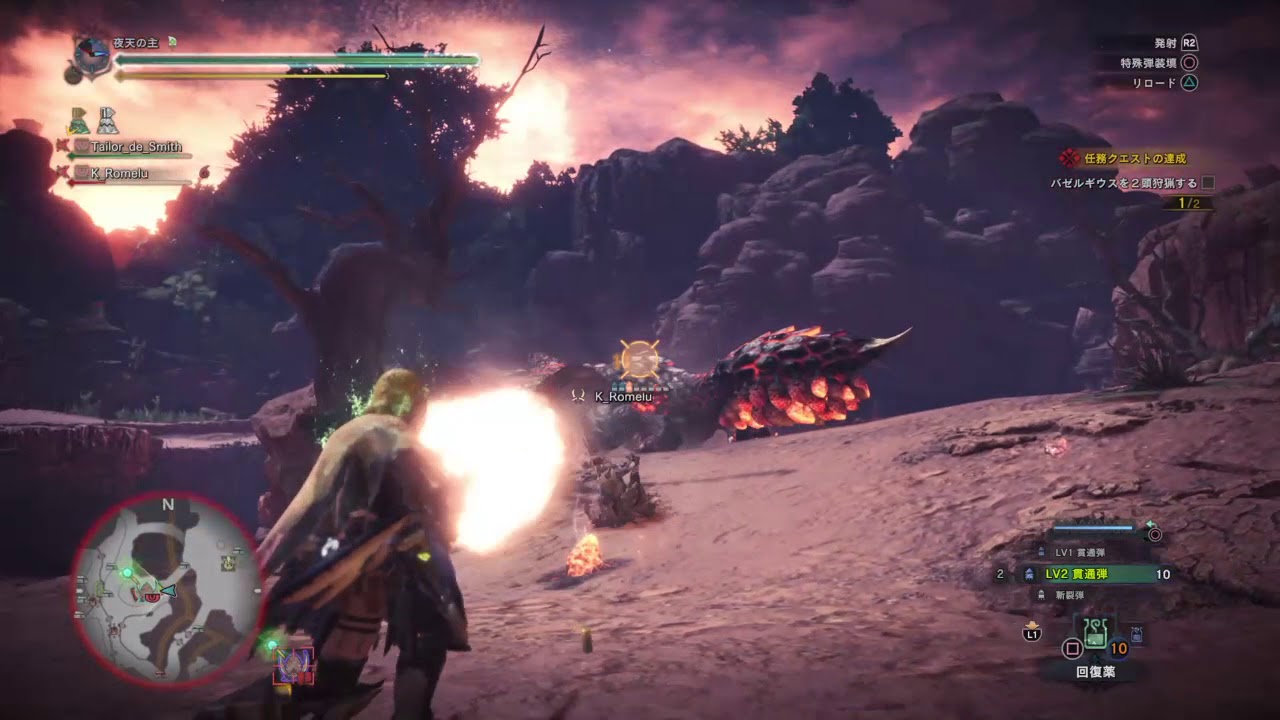Select party member Tailor_de_Smith
The width and height of the screenshot is (1280, 720).
tap(136, 147)
